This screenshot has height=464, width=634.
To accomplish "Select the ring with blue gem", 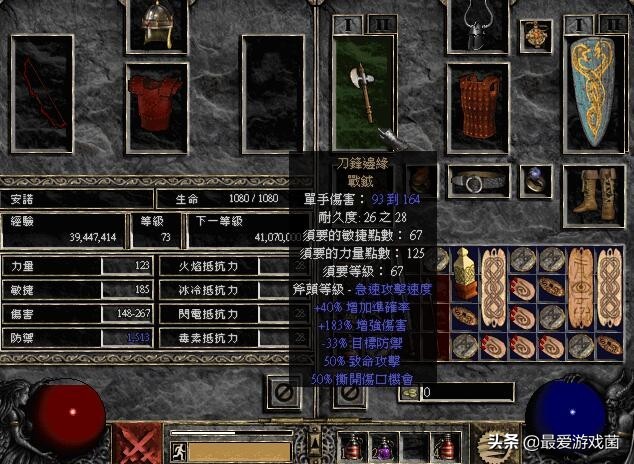I will (x=535, y=182).
